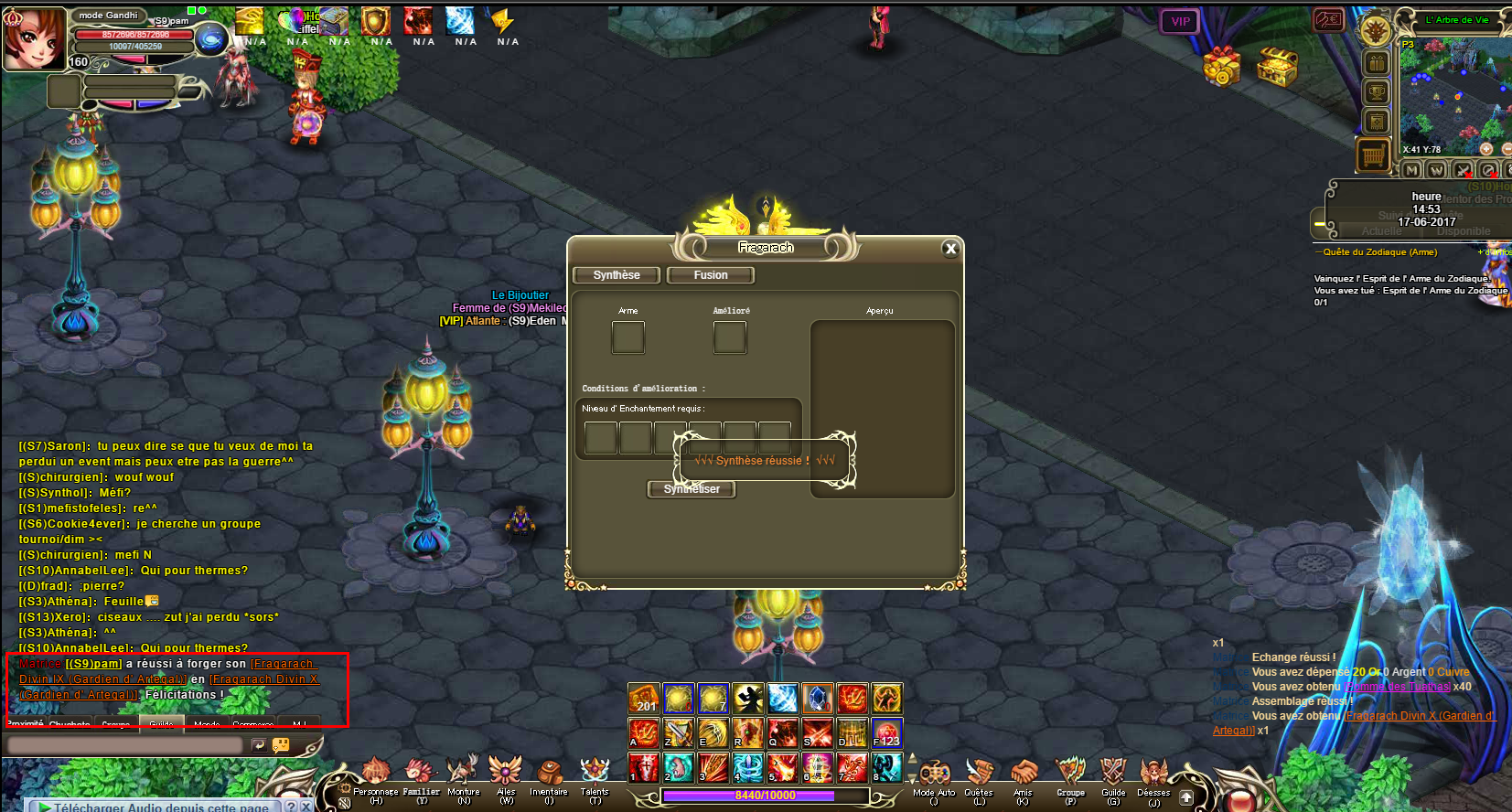Select the Guilde chat tab
Screen dimensions: 1512x812
[x=161, y=723]
